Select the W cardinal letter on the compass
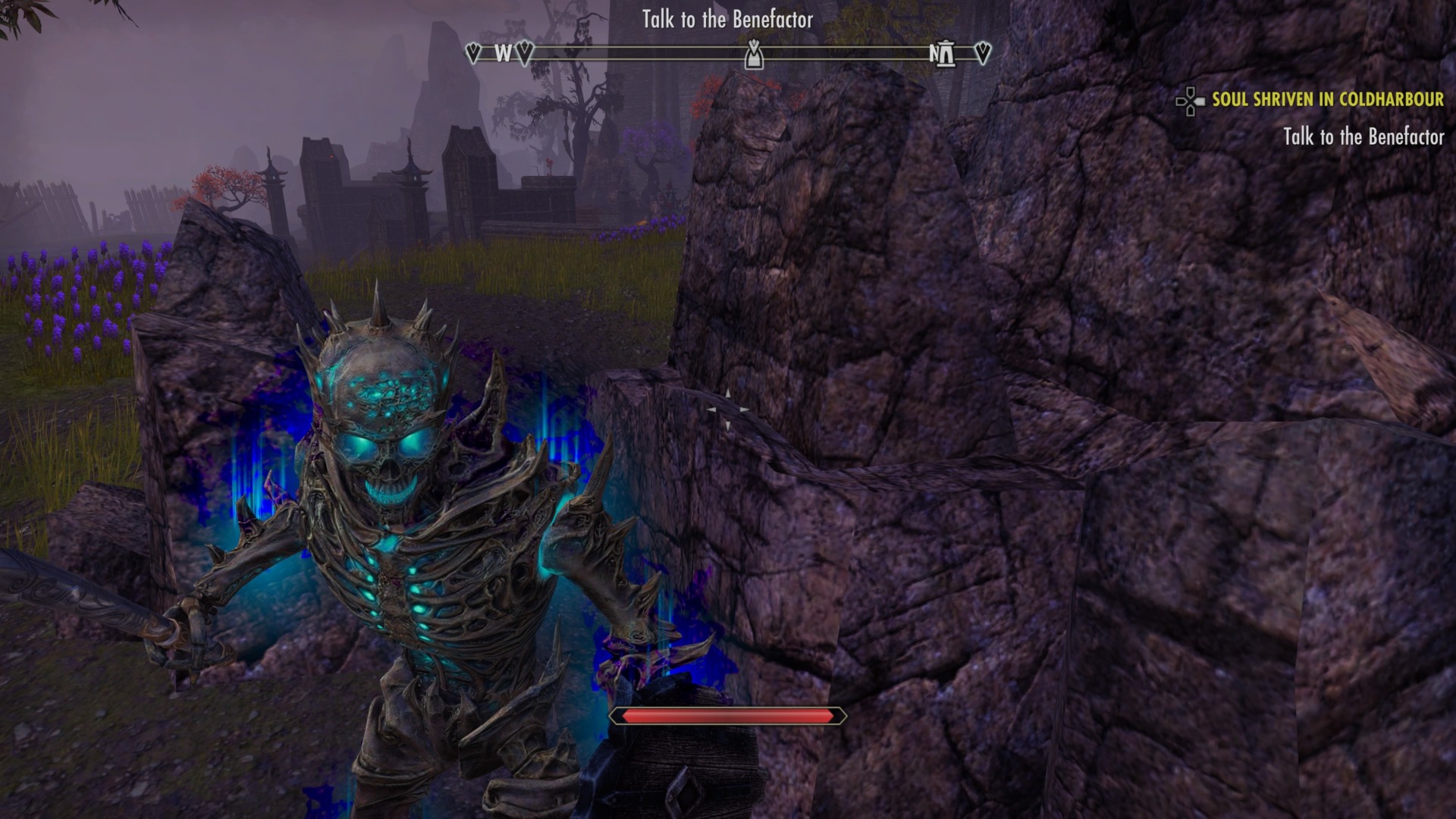 (502, 54)
